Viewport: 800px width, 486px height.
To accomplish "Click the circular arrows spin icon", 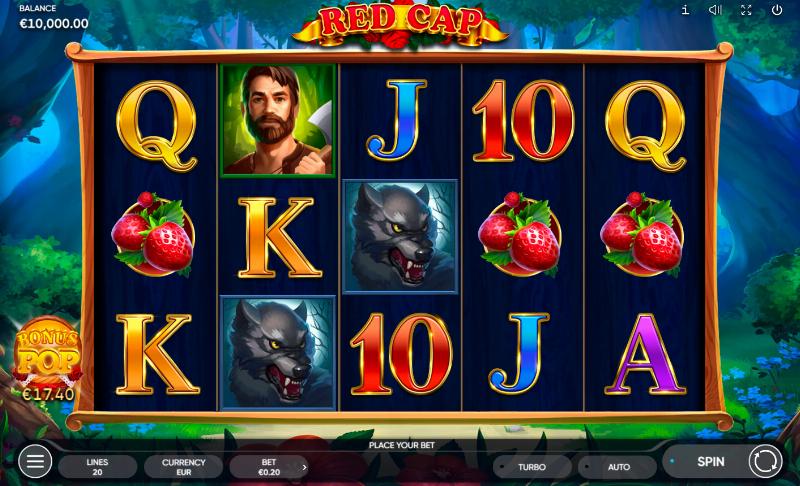I will click(x=765, y=462).
